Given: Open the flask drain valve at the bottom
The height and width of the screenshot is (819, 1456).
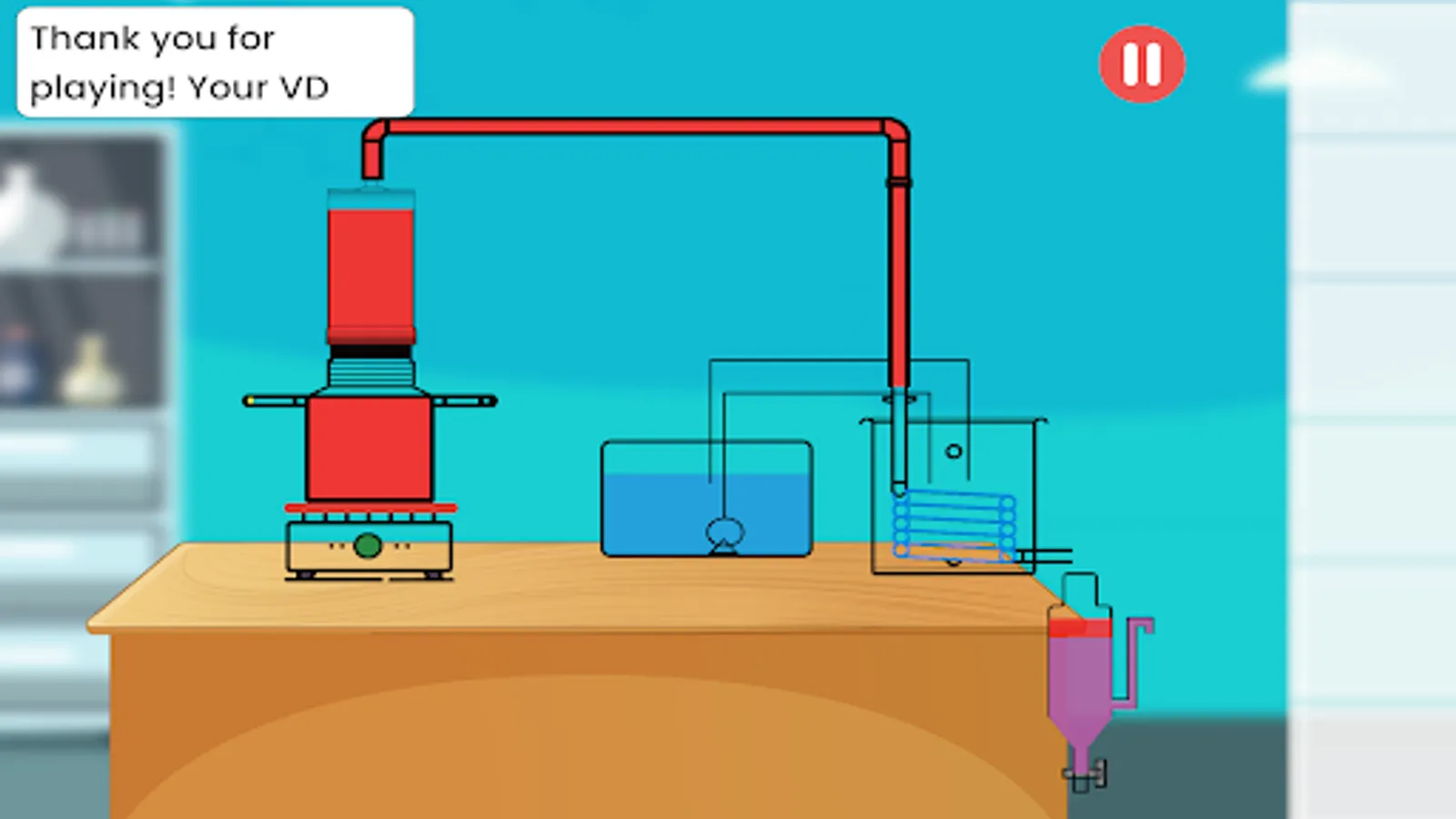Looking at the screenshot, I should (x=1081, y=773).
